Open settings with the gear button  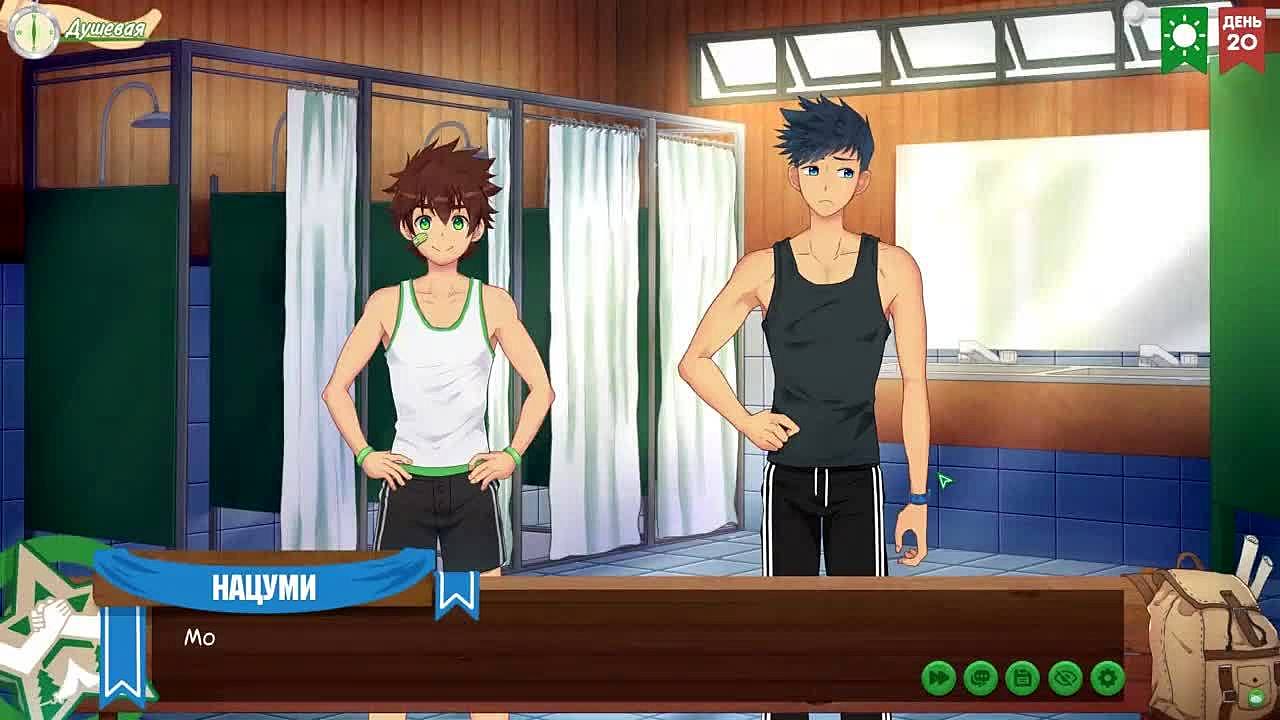click(1107, 678)
